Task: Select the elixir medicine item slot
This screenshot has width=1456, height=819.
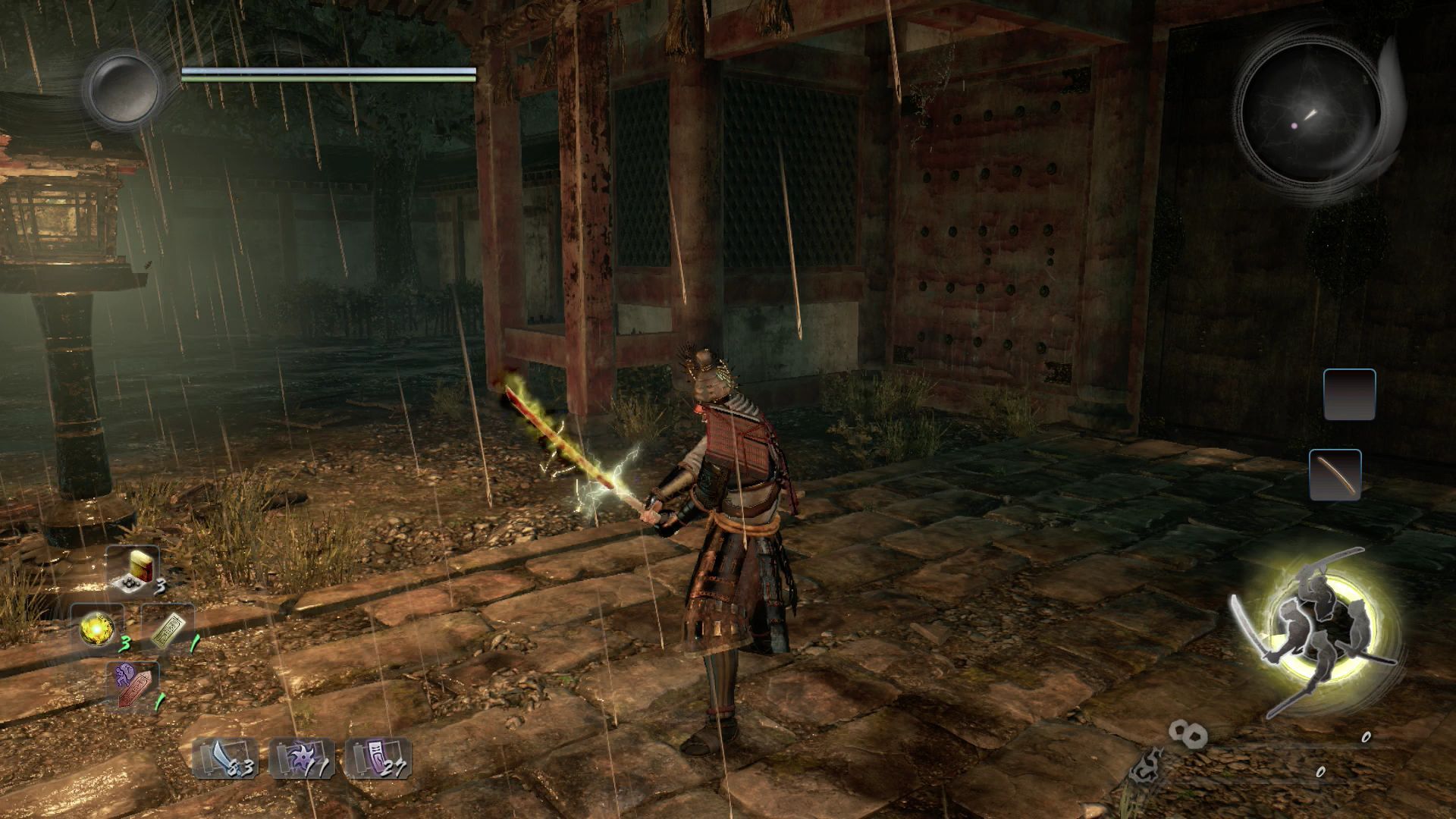Action: [x=133, y=570]
